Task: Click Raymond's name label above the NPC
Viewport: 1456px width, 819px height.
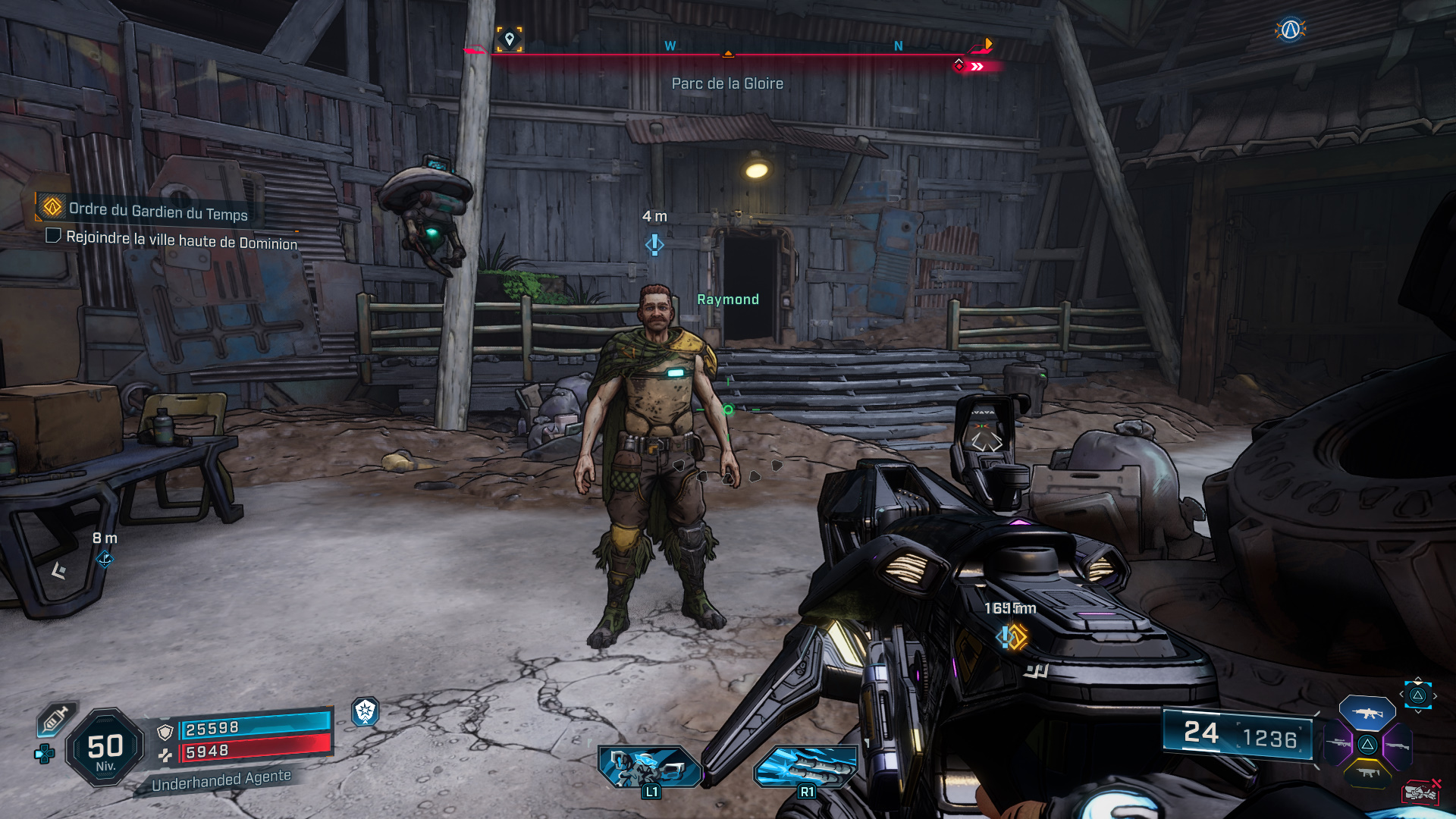Action: pyautogui.click(x=727, y=299)
